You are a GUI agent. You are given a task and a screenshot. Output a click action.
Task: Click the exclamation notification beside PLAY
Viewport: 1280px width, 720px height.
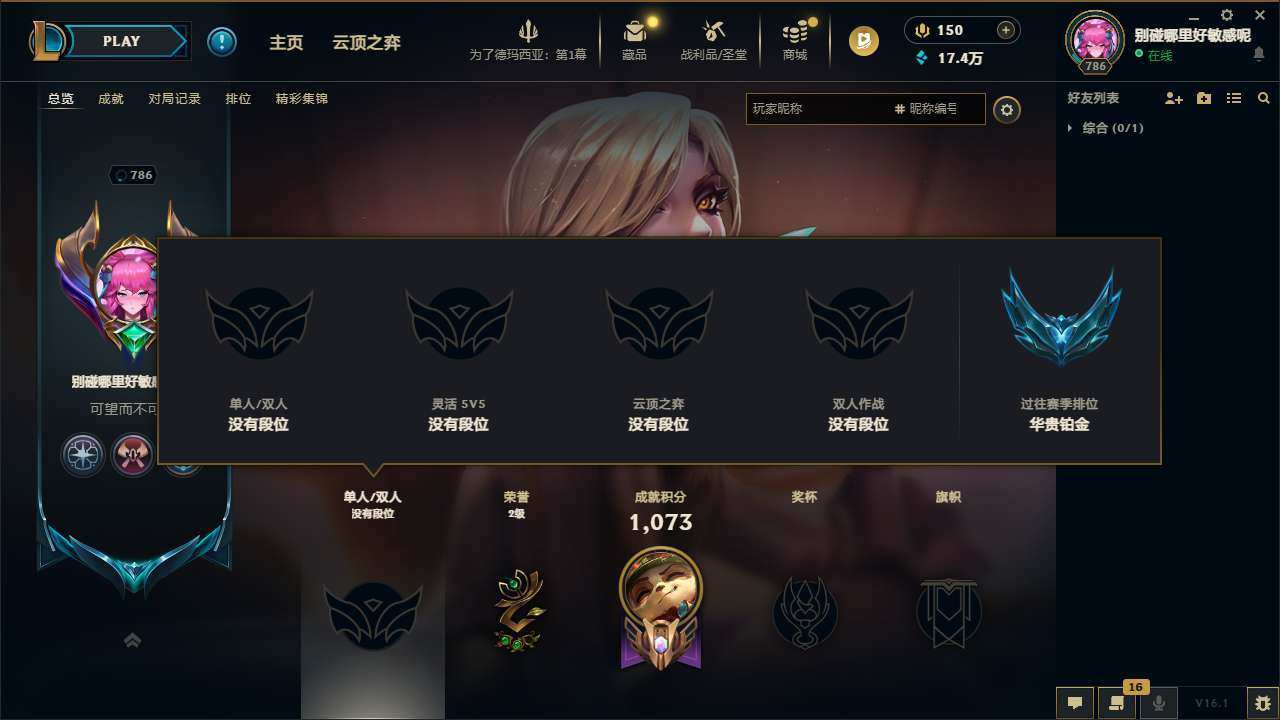pyautogui.click(x=222, y=41)
